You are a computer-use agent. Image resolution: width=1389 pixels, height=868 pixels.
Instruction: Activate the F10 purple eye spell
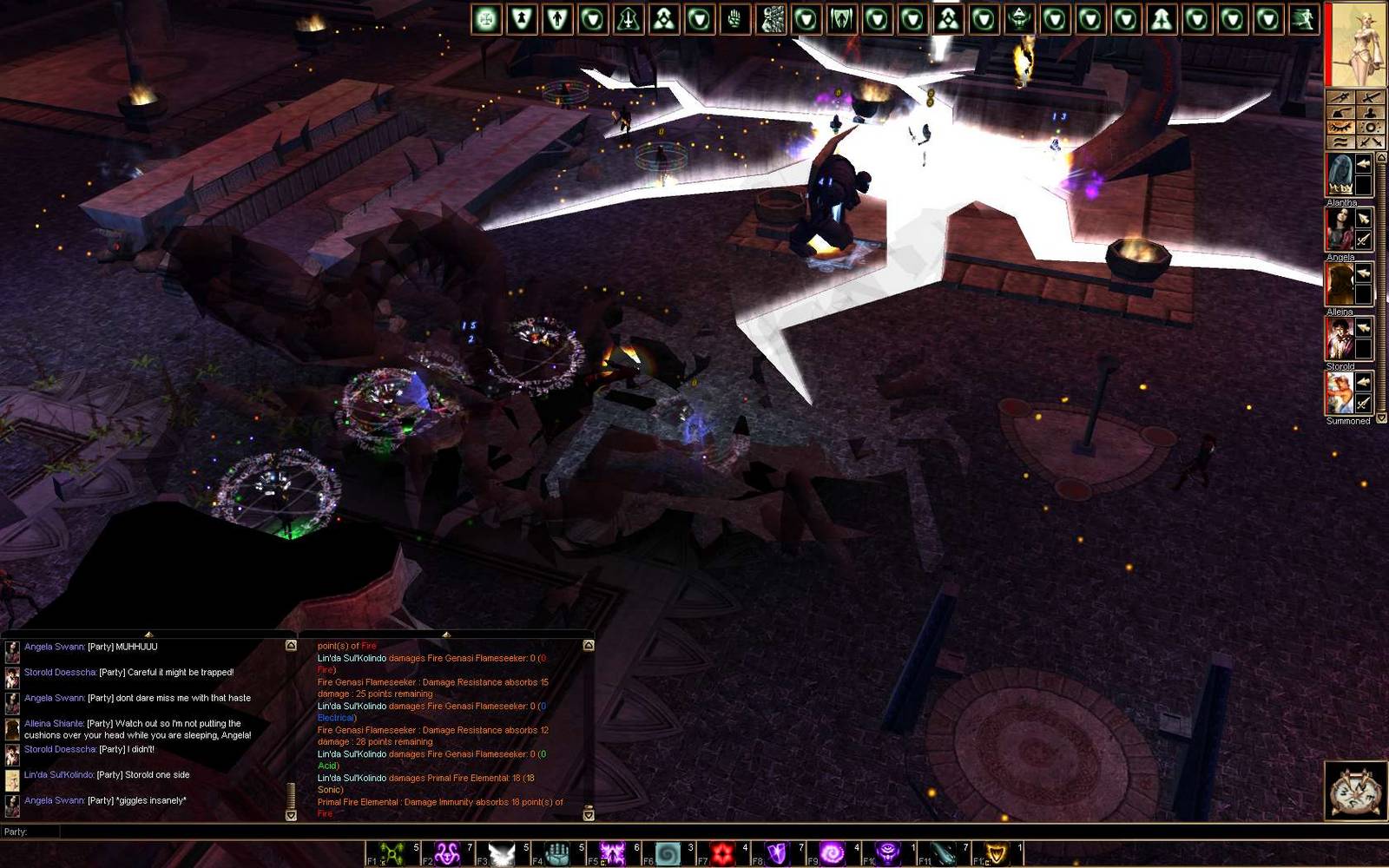point(887,854)
